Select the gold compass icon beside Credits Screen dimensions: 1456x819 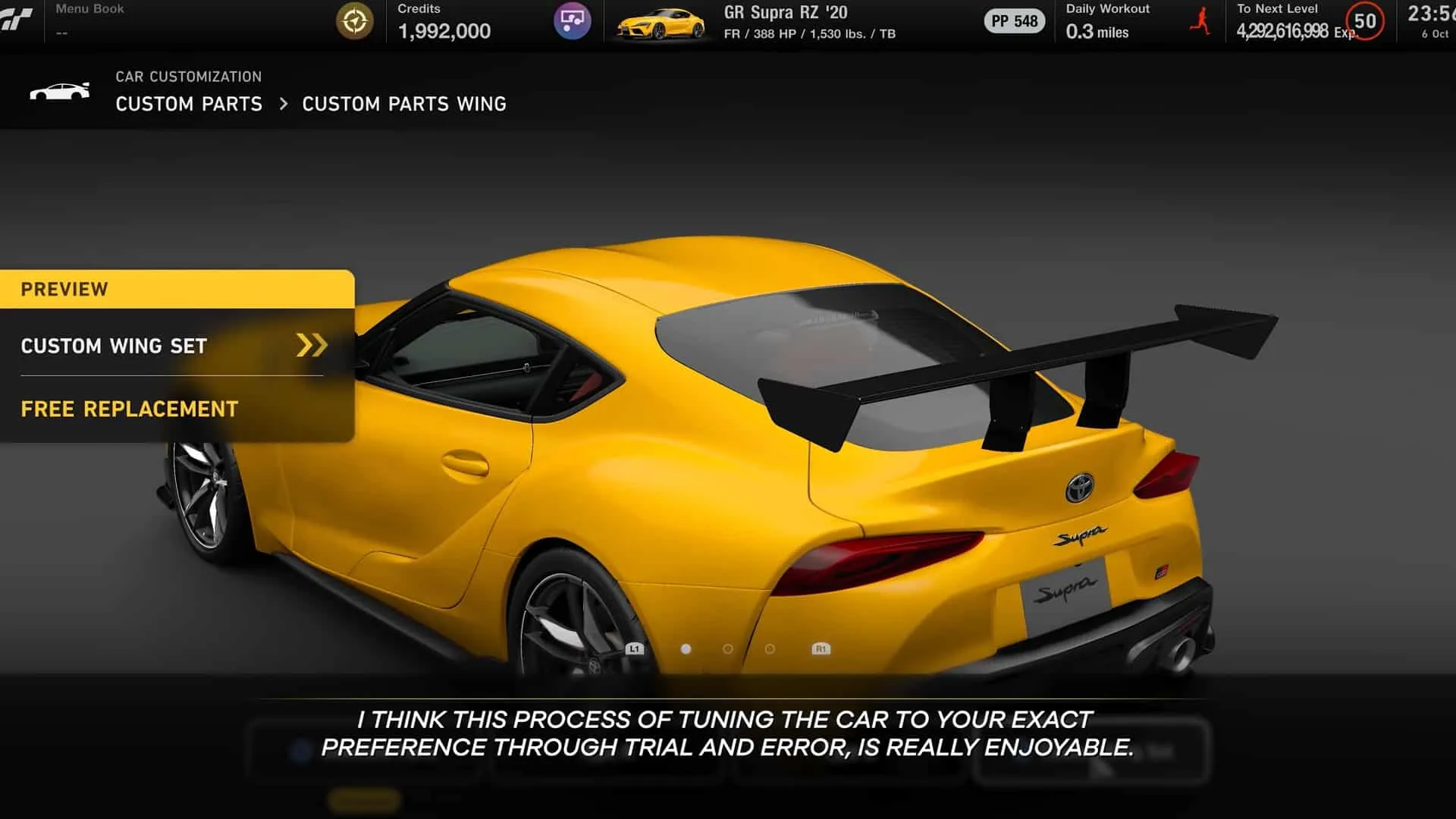354,21
